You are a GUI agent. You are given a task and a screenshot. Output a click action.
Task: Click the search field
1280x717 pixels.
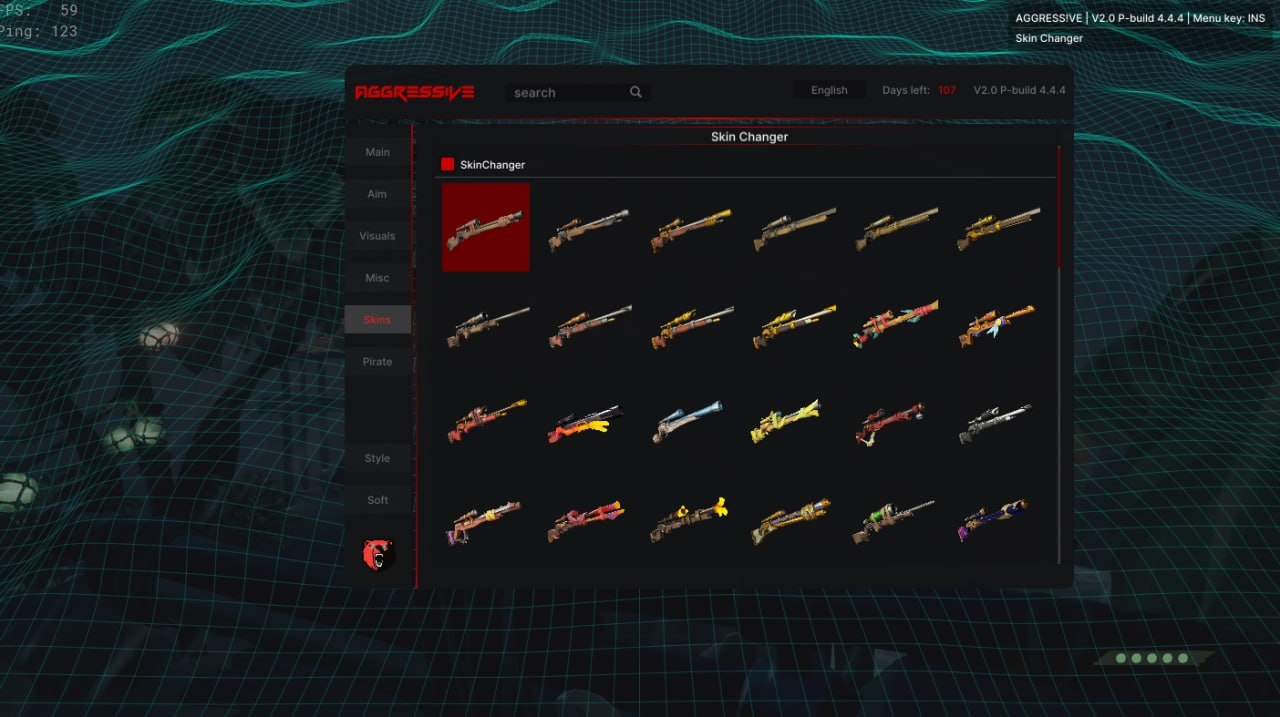point(570,92)
